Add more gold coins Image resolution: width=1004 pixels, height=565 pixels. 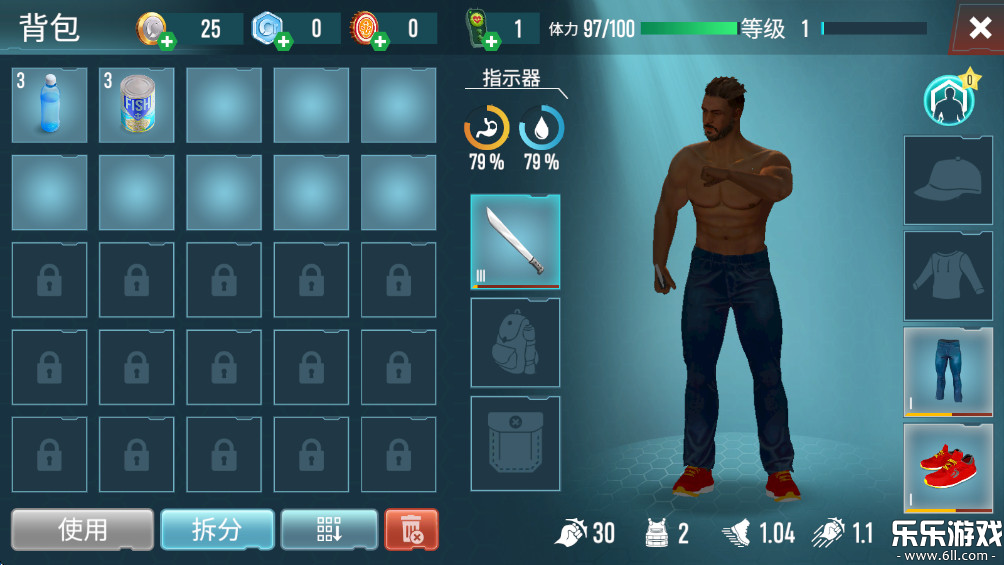tap(167, 42)
